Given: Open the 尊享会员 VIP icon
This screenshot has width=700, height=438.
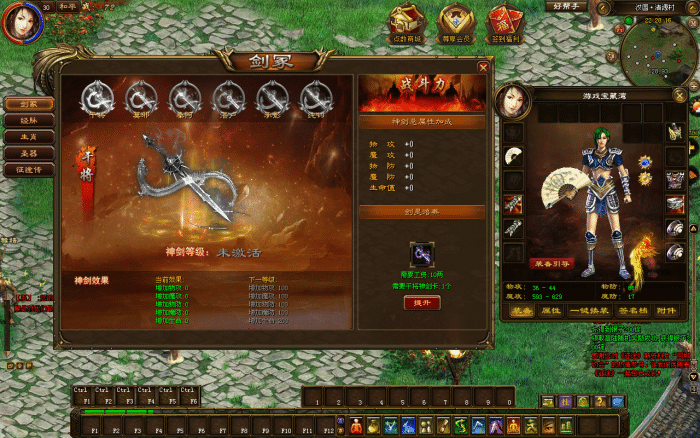Looking at the screenshot, I should (x=457, y=22).
